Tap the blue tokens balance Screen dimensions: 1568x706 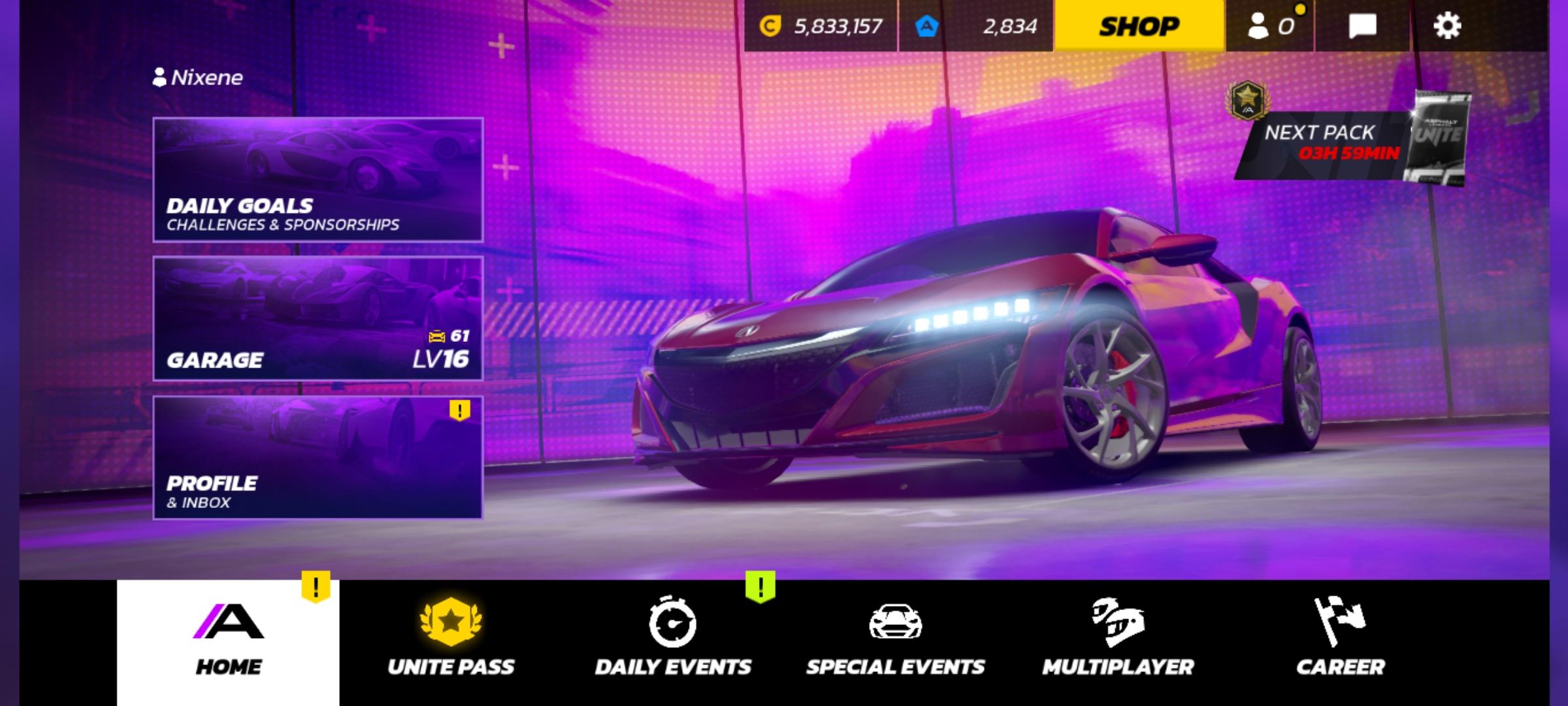click(x=976, y=26)
